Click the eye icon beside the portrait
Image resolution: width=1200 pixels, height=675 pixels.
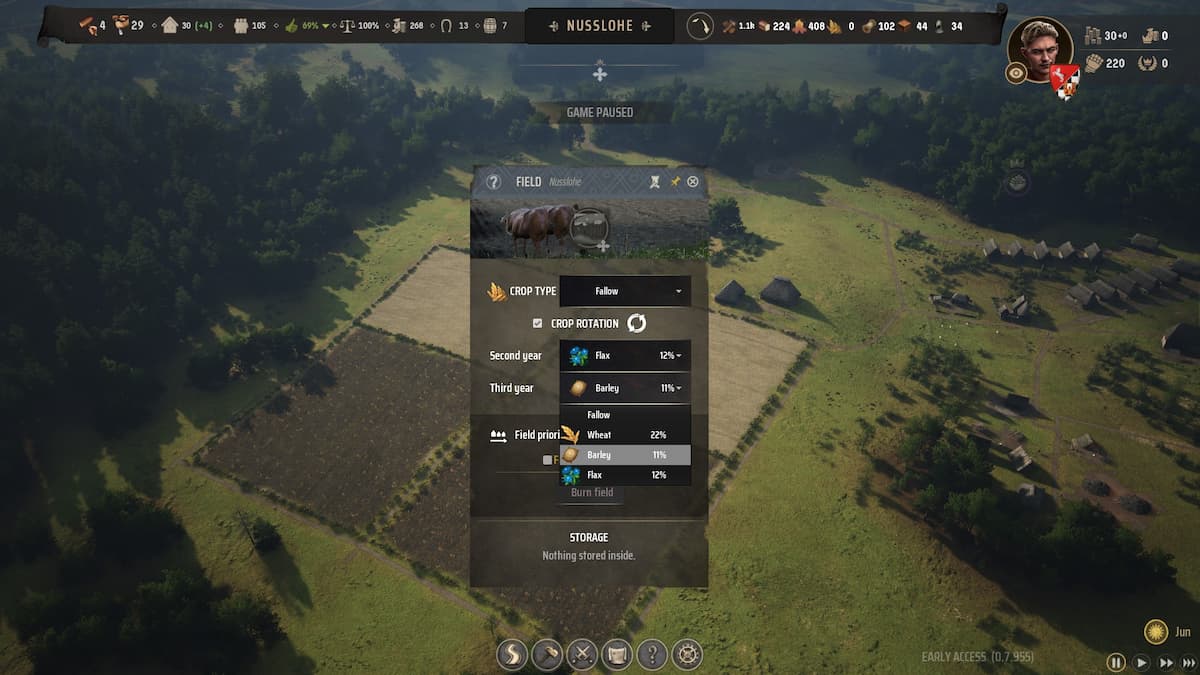click(1016, 73)
